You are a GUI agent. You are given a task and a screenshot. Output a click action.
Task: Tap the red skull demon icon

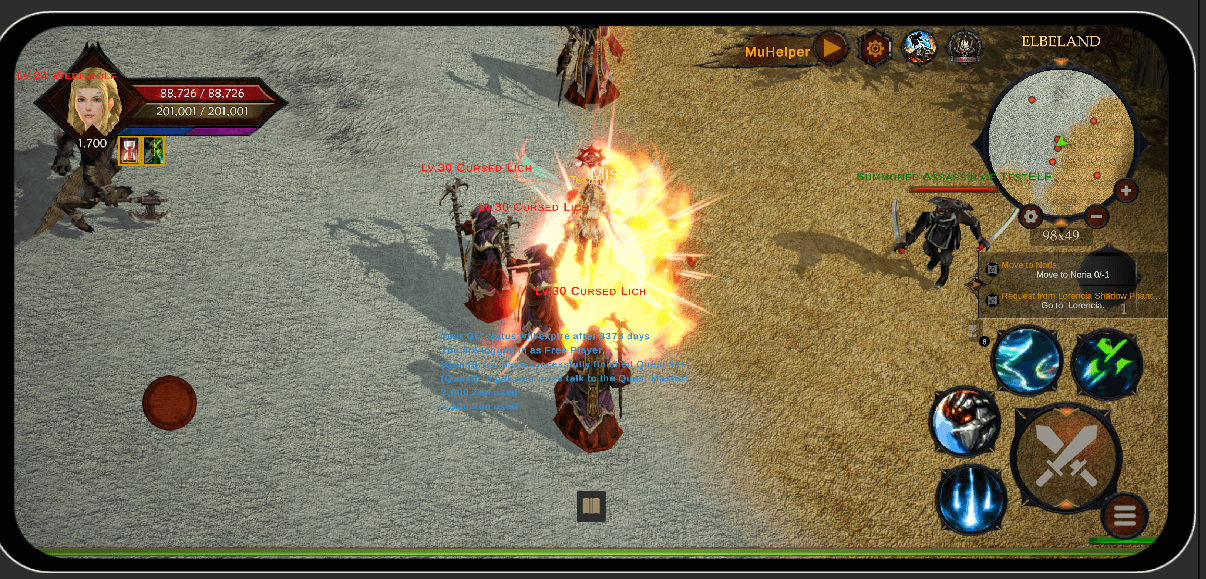click(964, 47)
